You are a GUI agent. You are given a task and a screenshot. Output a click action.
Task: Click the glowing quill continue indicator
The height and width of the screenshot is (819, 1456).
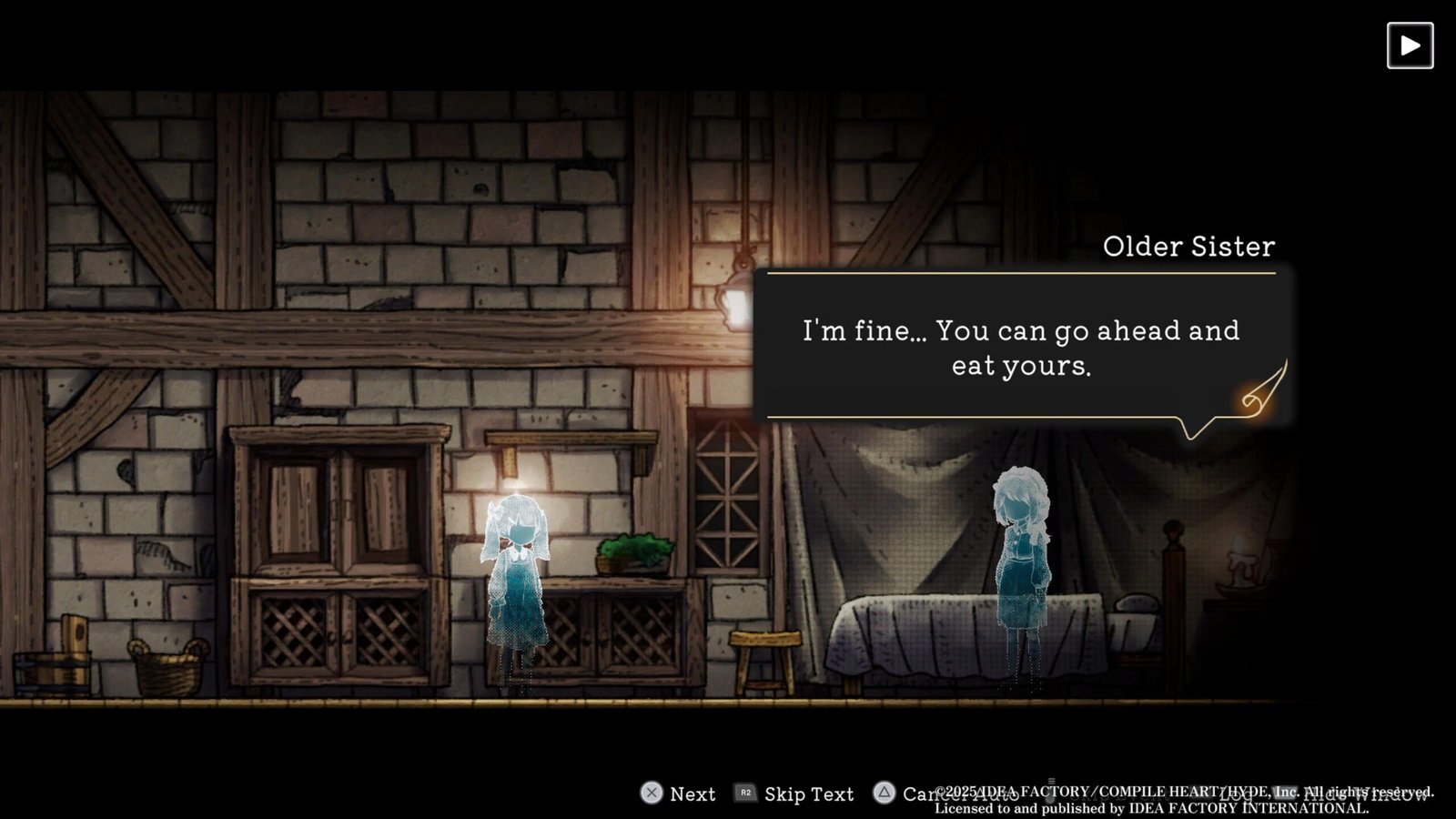coord(1262,391)
